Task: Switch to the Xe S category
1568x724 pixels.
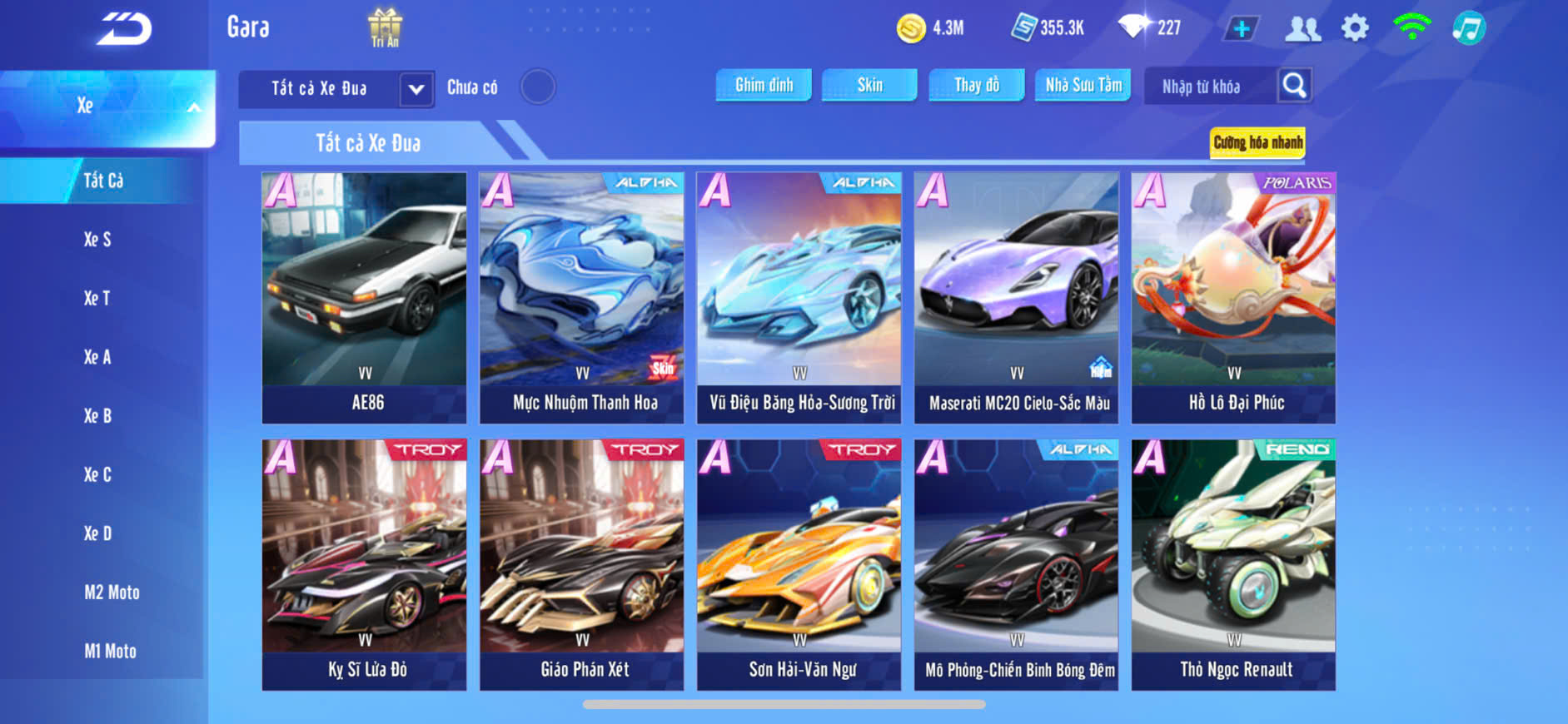Action: pyautogui.click(x=97, y=240)
